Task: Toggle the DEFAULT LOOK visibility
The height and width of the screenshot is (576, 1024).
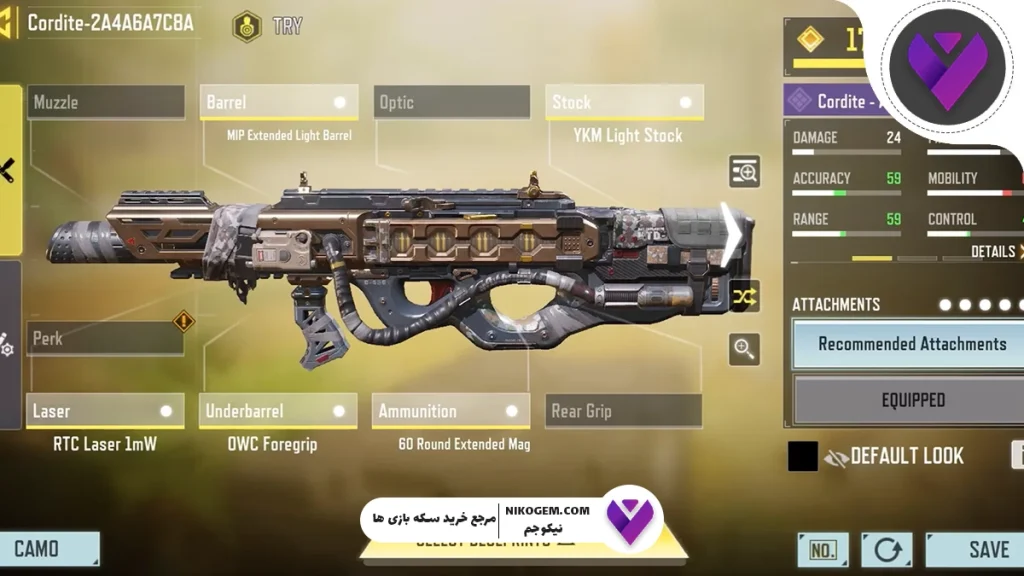Action: point(835,457)
